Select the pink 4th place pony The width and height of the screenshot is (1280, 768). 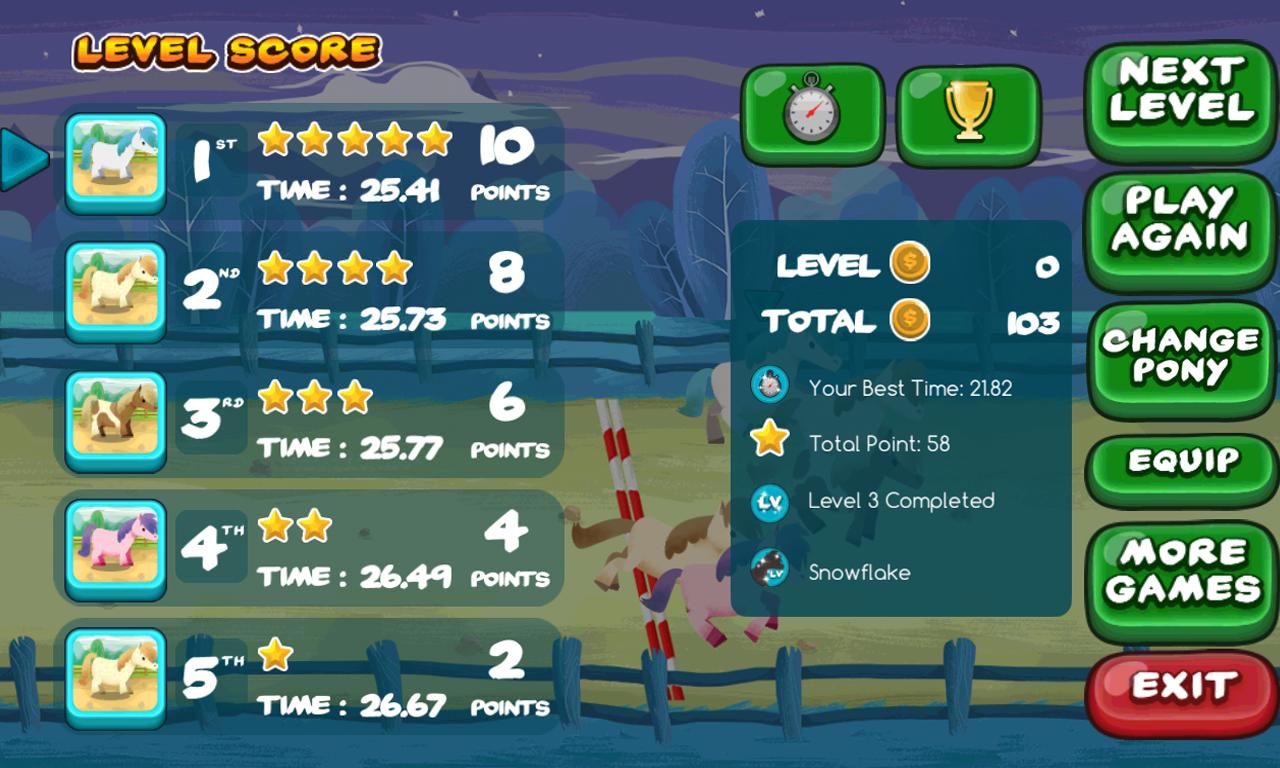tap(115, 547)
